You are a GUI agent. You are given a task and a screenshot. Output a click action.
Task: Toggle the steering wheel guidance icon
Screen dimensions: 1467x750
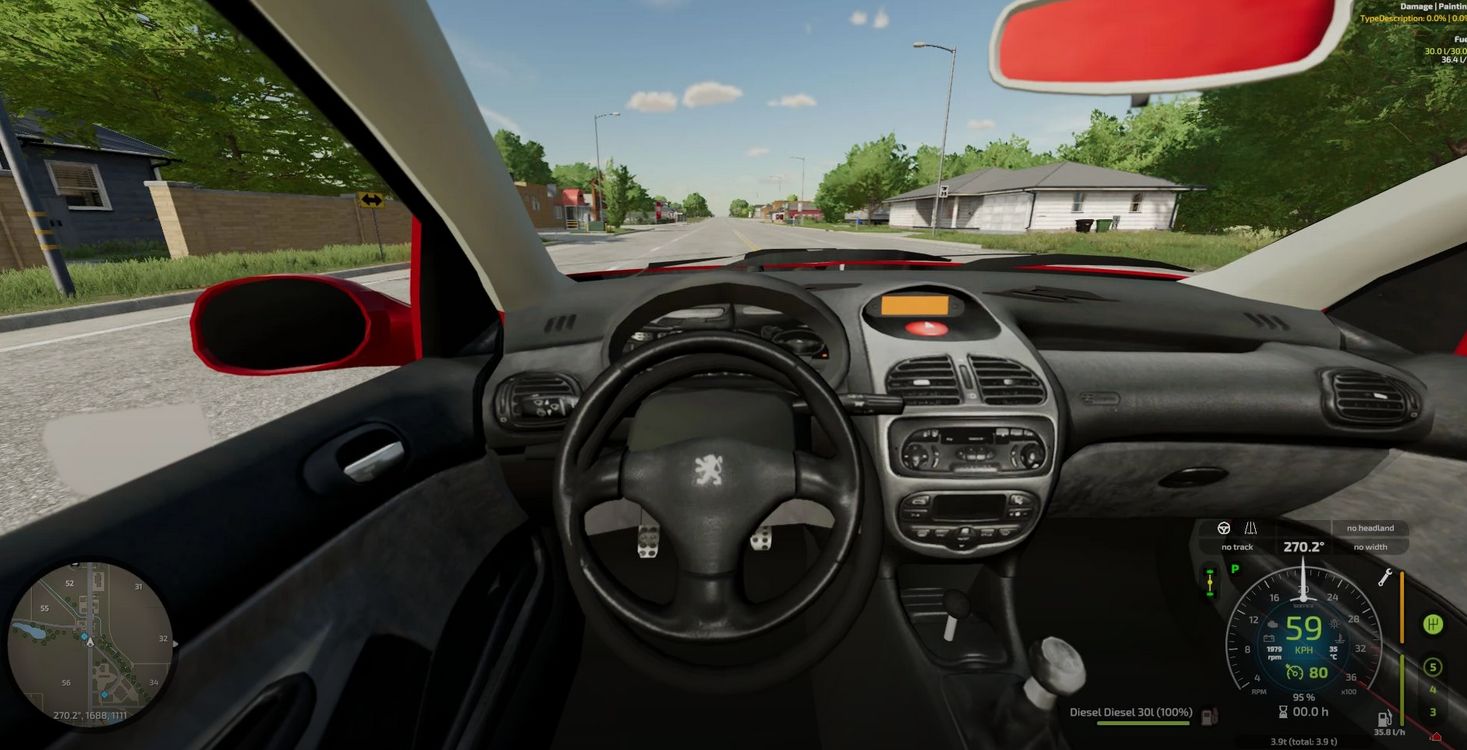point(1224,528)
